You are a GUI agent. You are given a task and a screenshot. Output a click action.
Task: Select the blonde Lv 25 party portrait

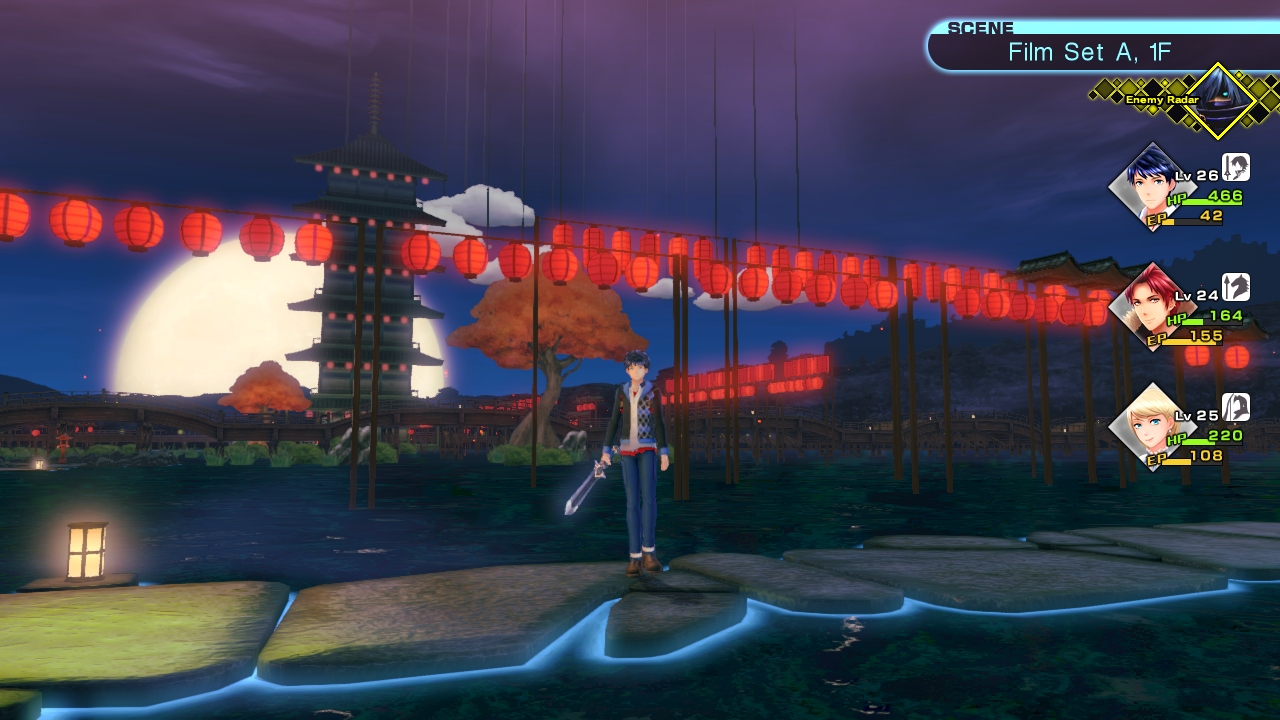coord(1151,427)
